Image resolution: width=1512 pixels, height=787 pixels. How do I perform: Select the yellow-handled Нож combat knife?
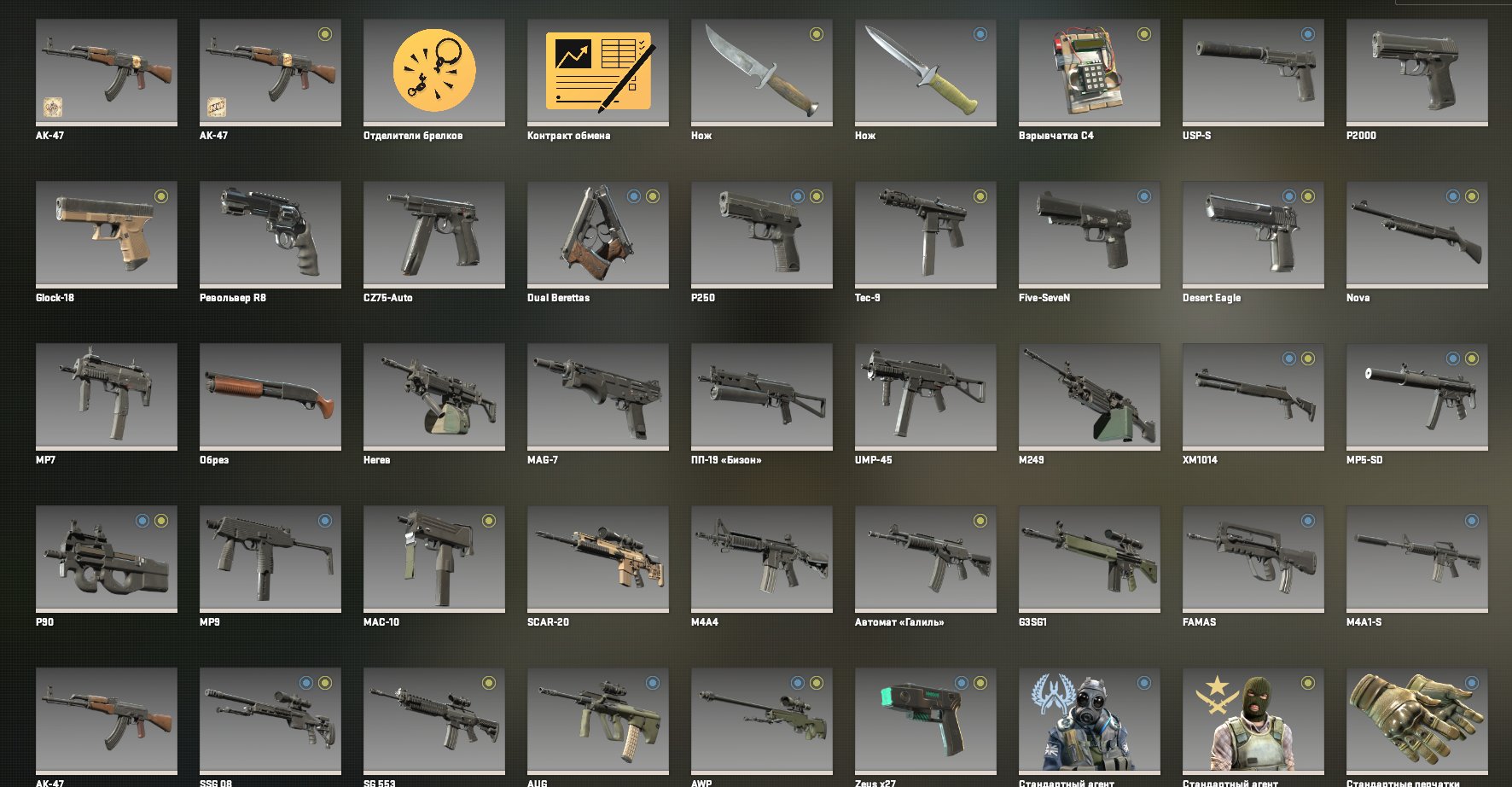925,73
